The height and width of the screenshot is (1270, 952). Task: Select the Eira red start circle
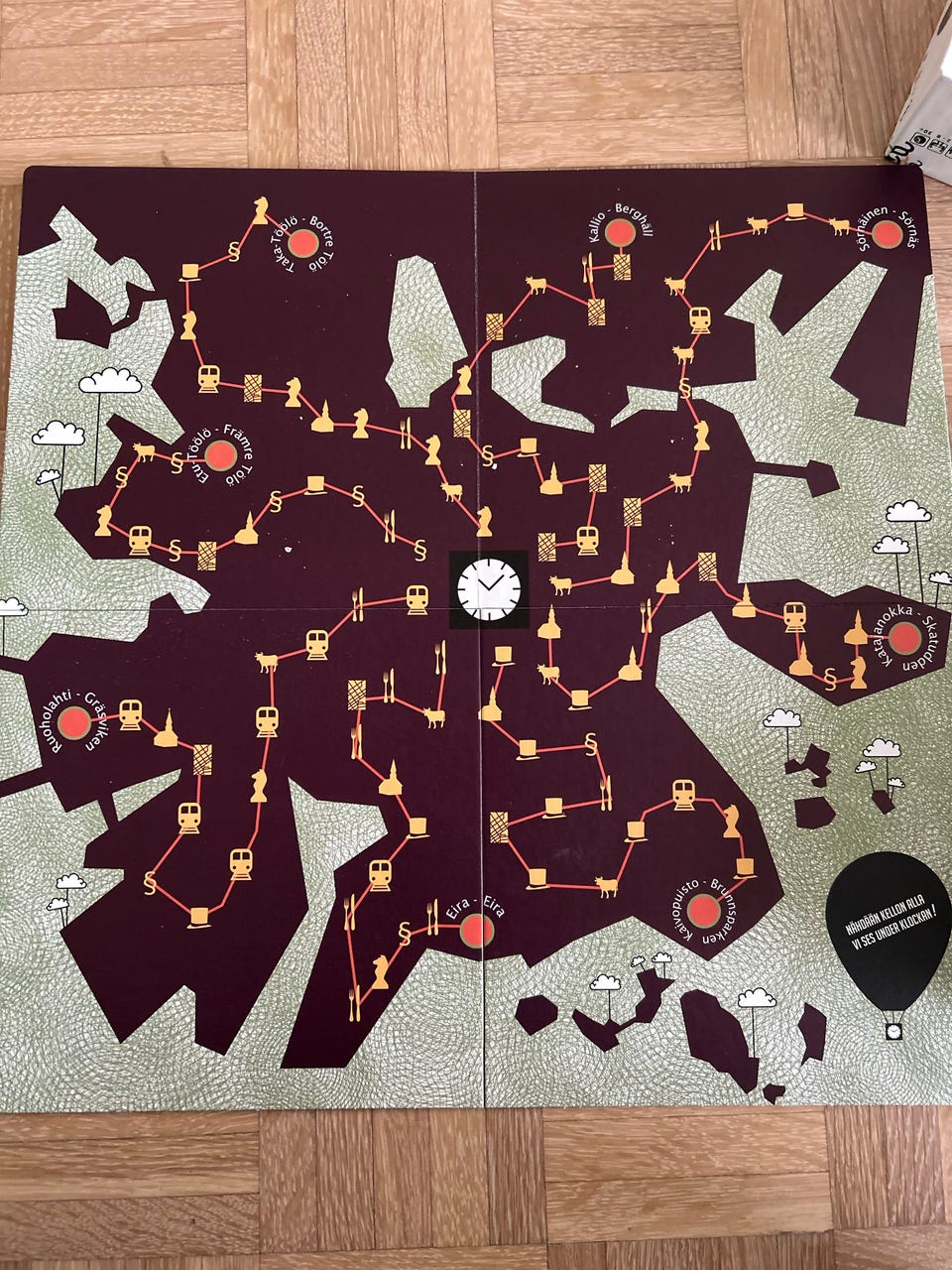coord(477,930)
